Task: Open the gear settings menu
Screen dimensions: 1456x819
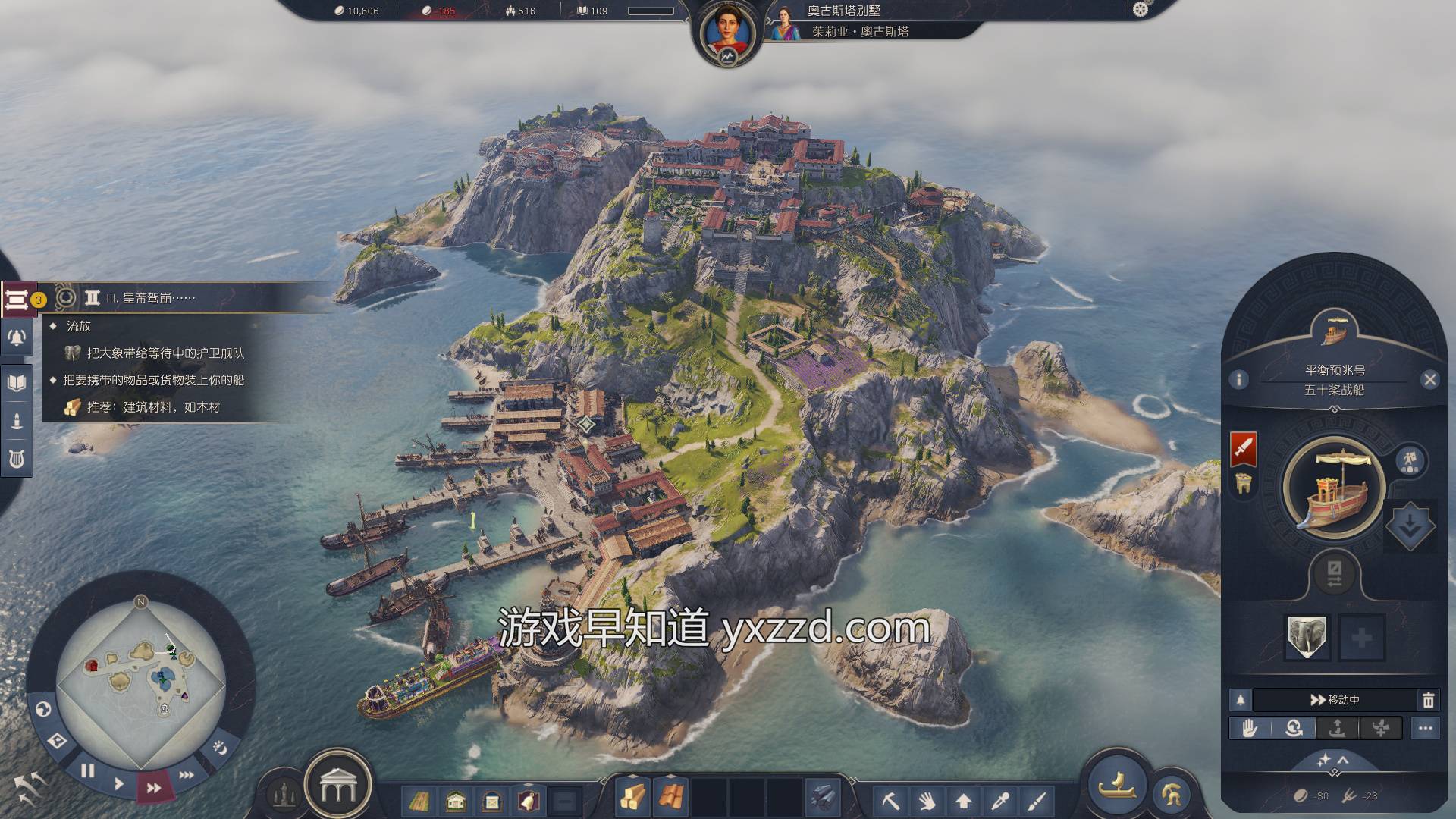Action: click(1141, 9)
